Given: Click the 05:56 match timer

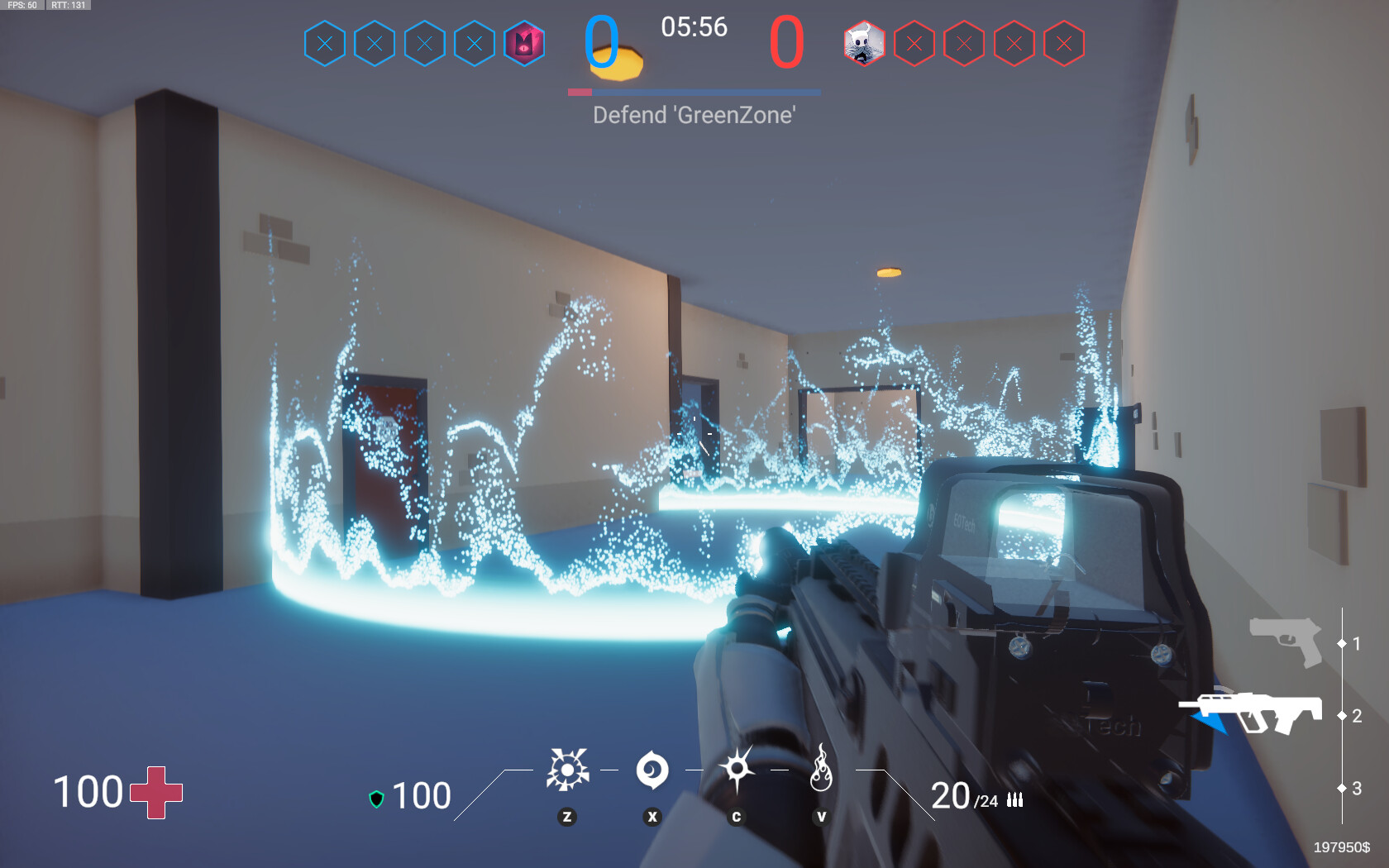Looking at the screenshot, I should pyautogui.click(x=693, y=27).
